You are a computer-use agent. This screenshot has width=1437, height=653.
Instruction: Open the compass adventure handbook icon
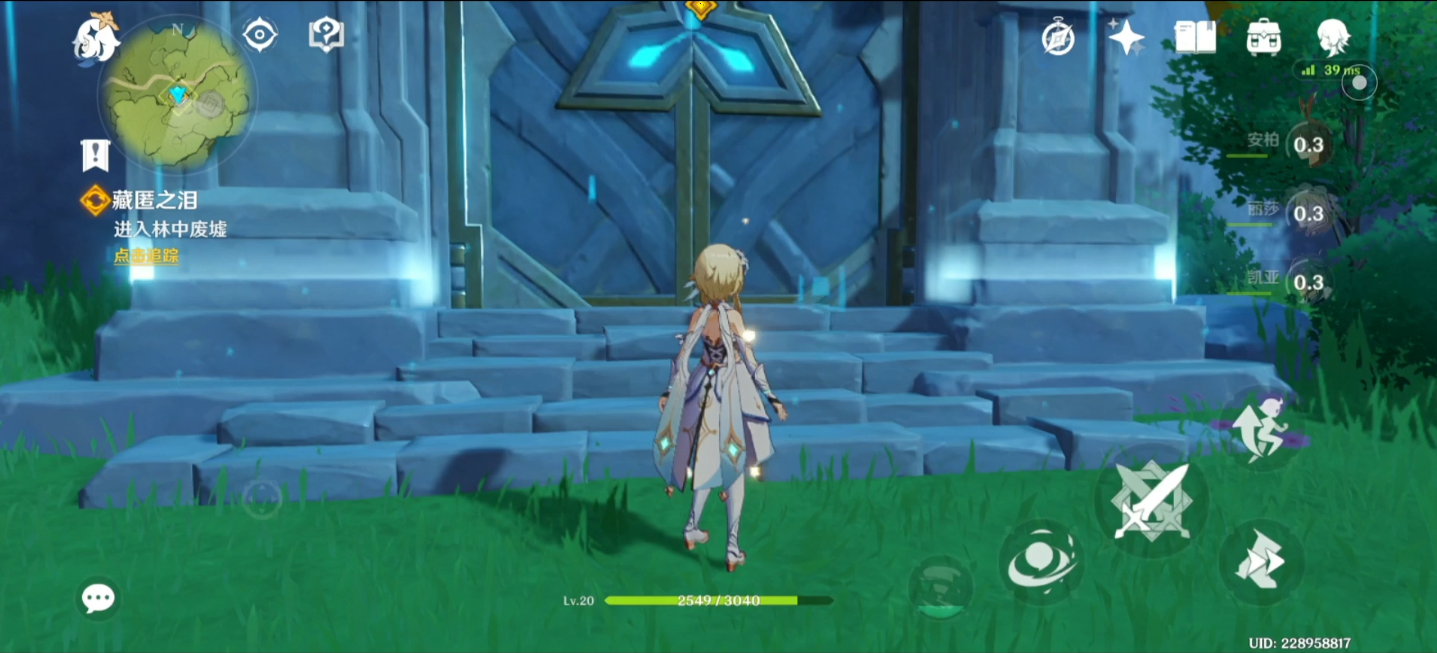pyautogui.click(x=1058, y=38)
